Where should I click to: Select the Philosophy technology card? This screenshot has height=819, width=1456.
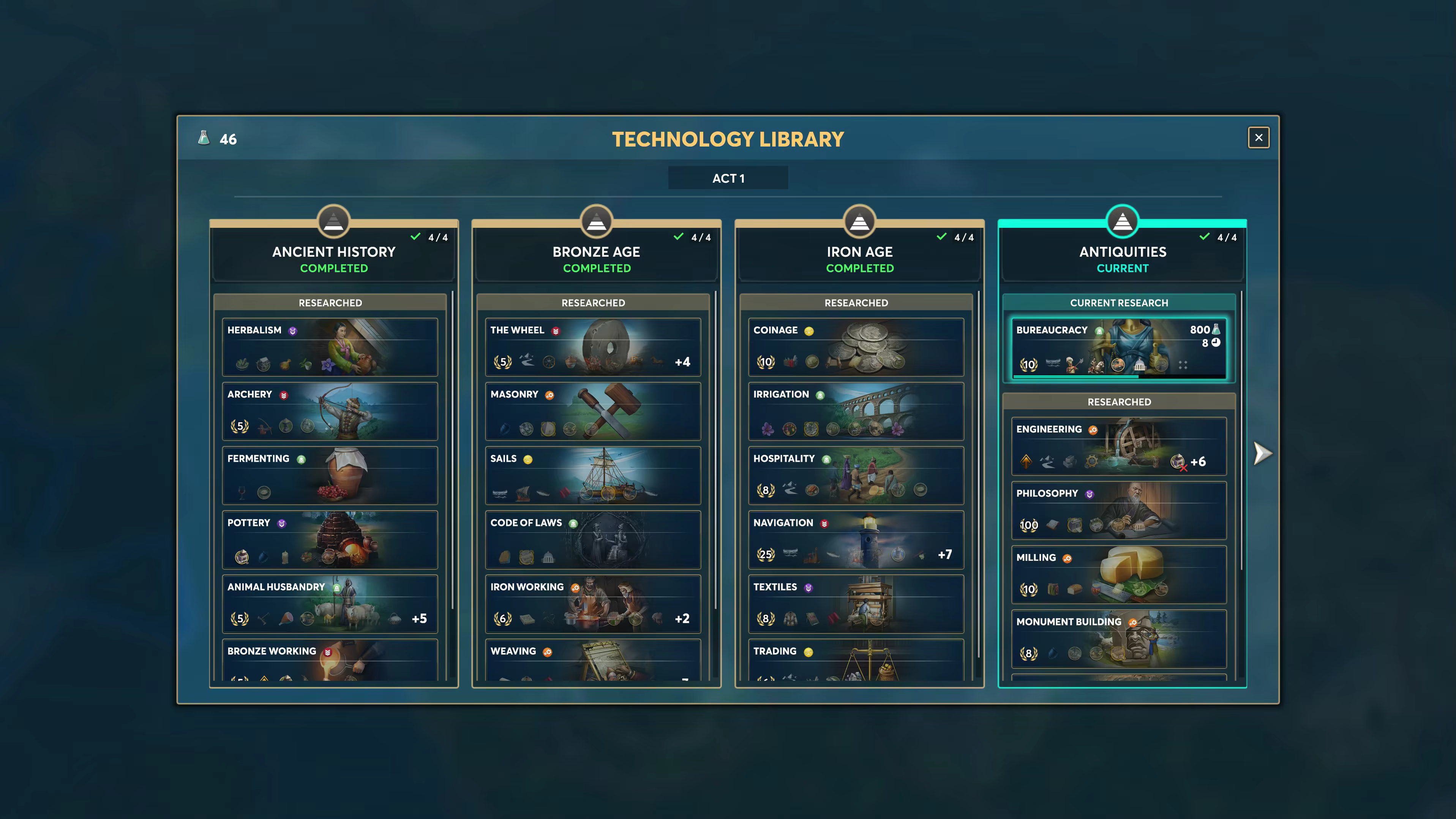pyautogui.click(x=1118, y=511)
